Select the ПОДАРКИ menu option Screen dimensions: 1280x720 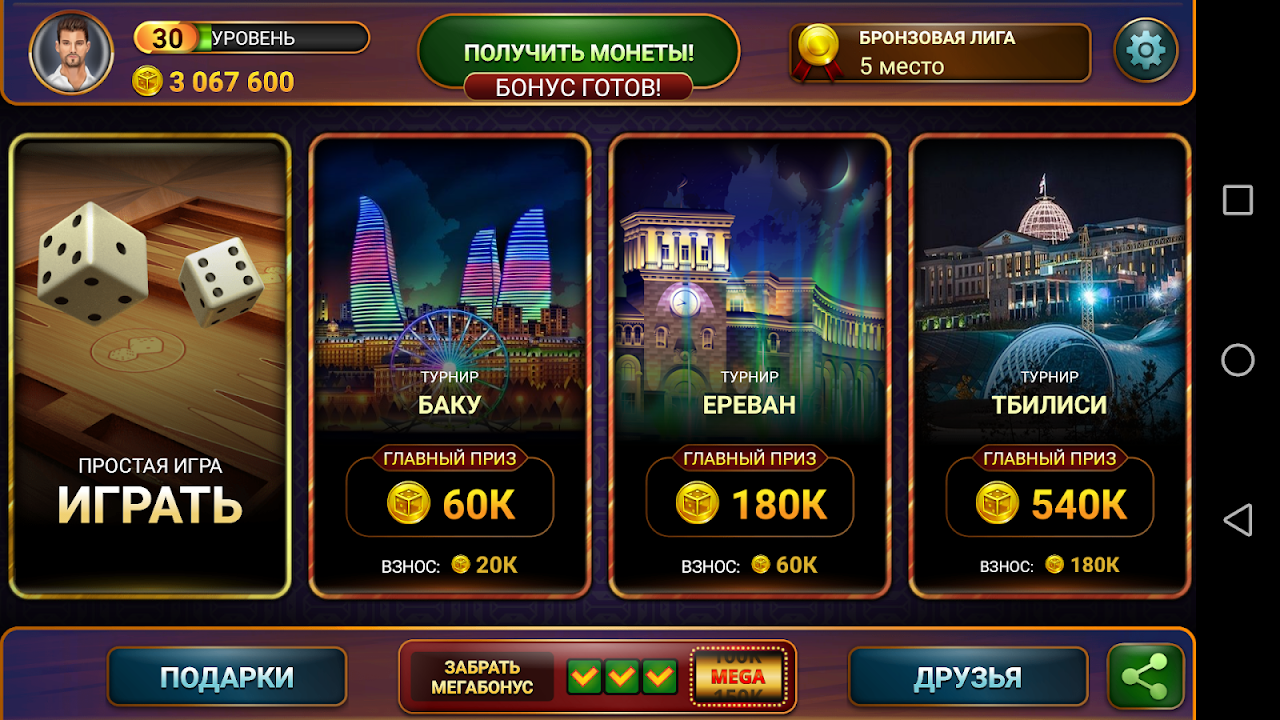pos(227,676)
